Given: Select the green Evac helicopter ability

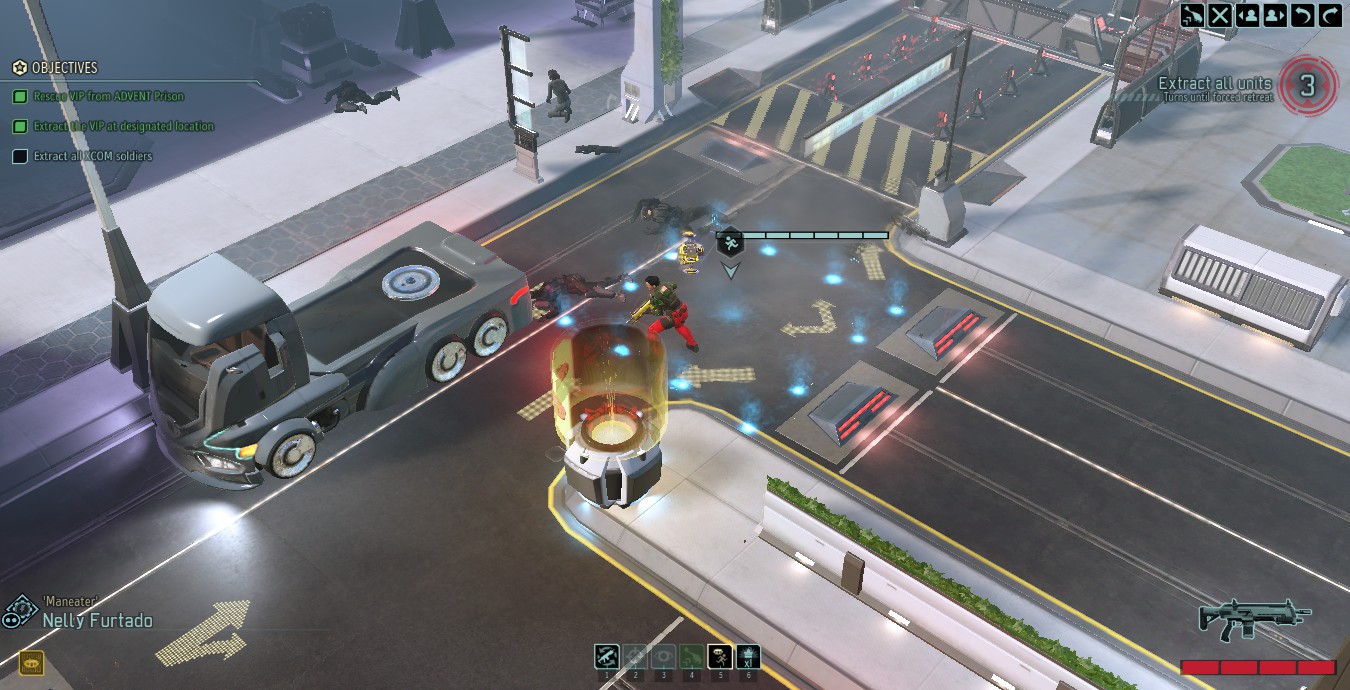Looking at the screenshot, I should click(x=691, y=657).
